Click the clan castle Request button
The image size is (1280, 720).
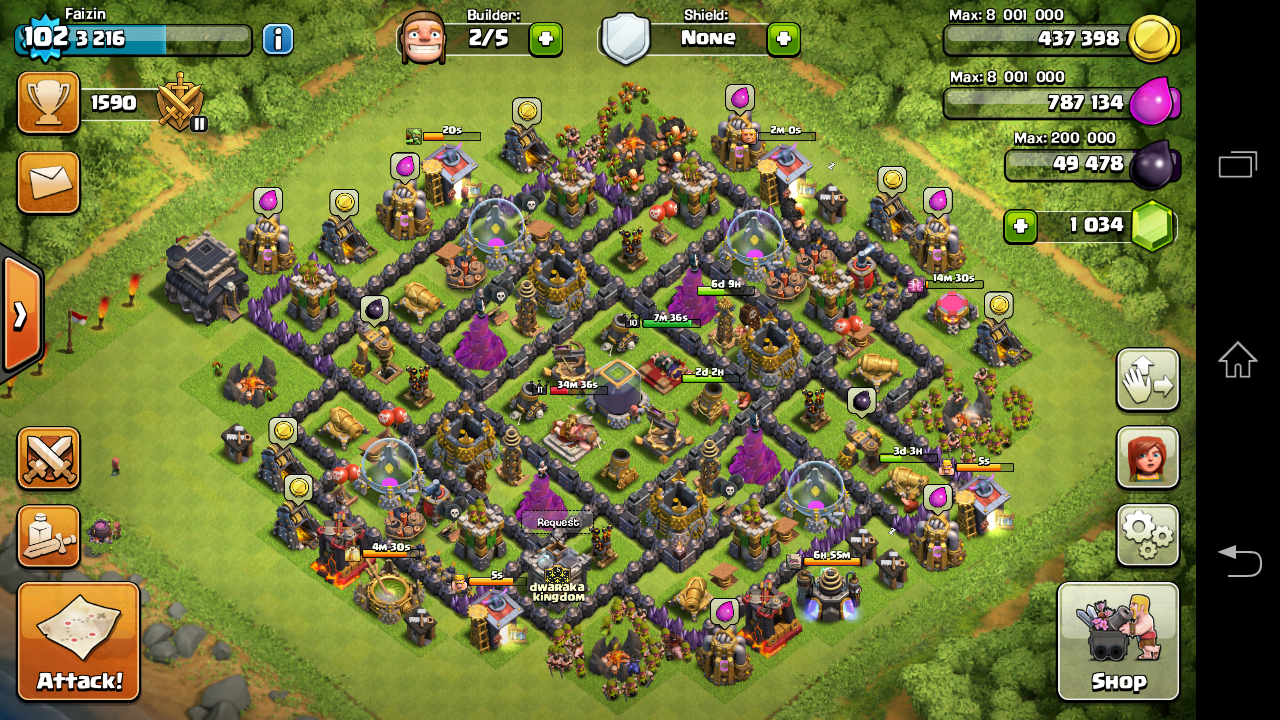pyautogui.click(x=557, y=522)
